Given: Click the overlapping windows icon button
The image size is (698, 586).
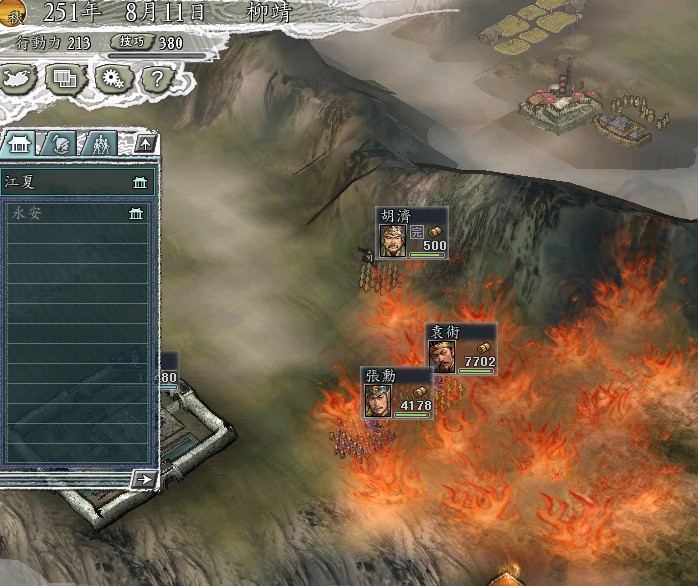Looking at the screenshot, I should point(68,76).
